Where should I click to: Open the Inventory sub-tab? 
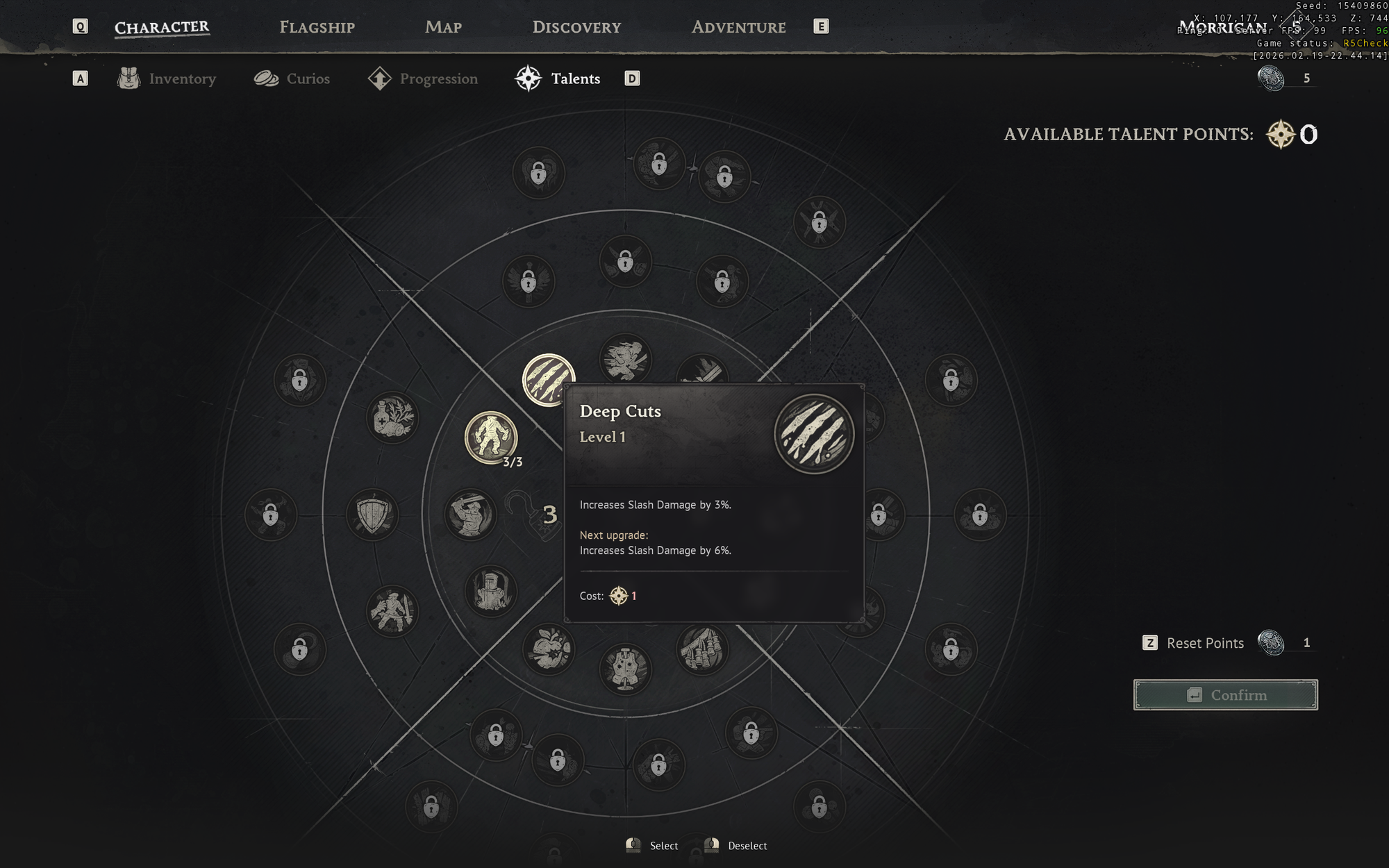[x=167, y=78]
